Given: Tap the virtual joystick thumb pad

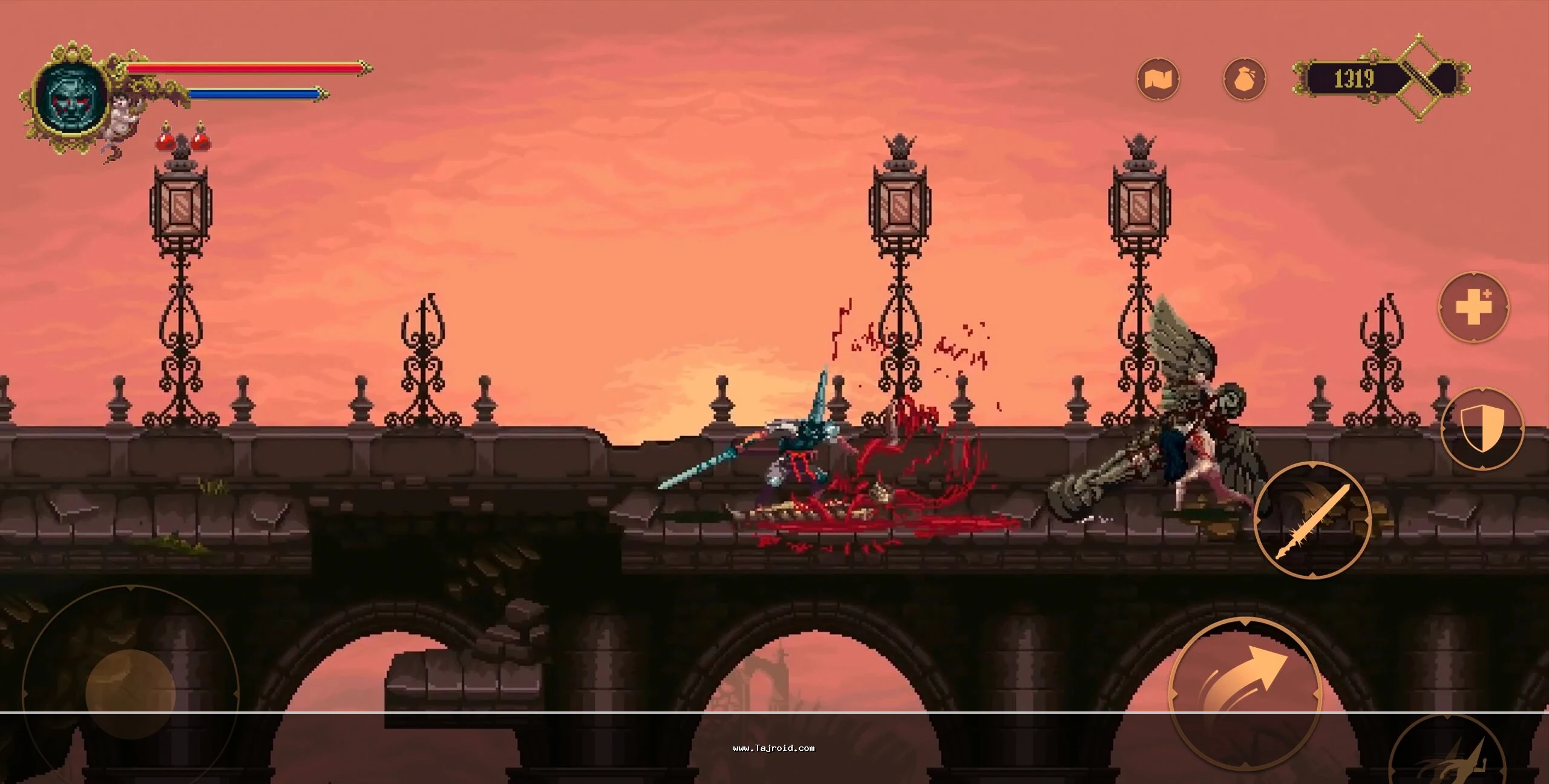Looking at the screenshot, I should point(130,693).
